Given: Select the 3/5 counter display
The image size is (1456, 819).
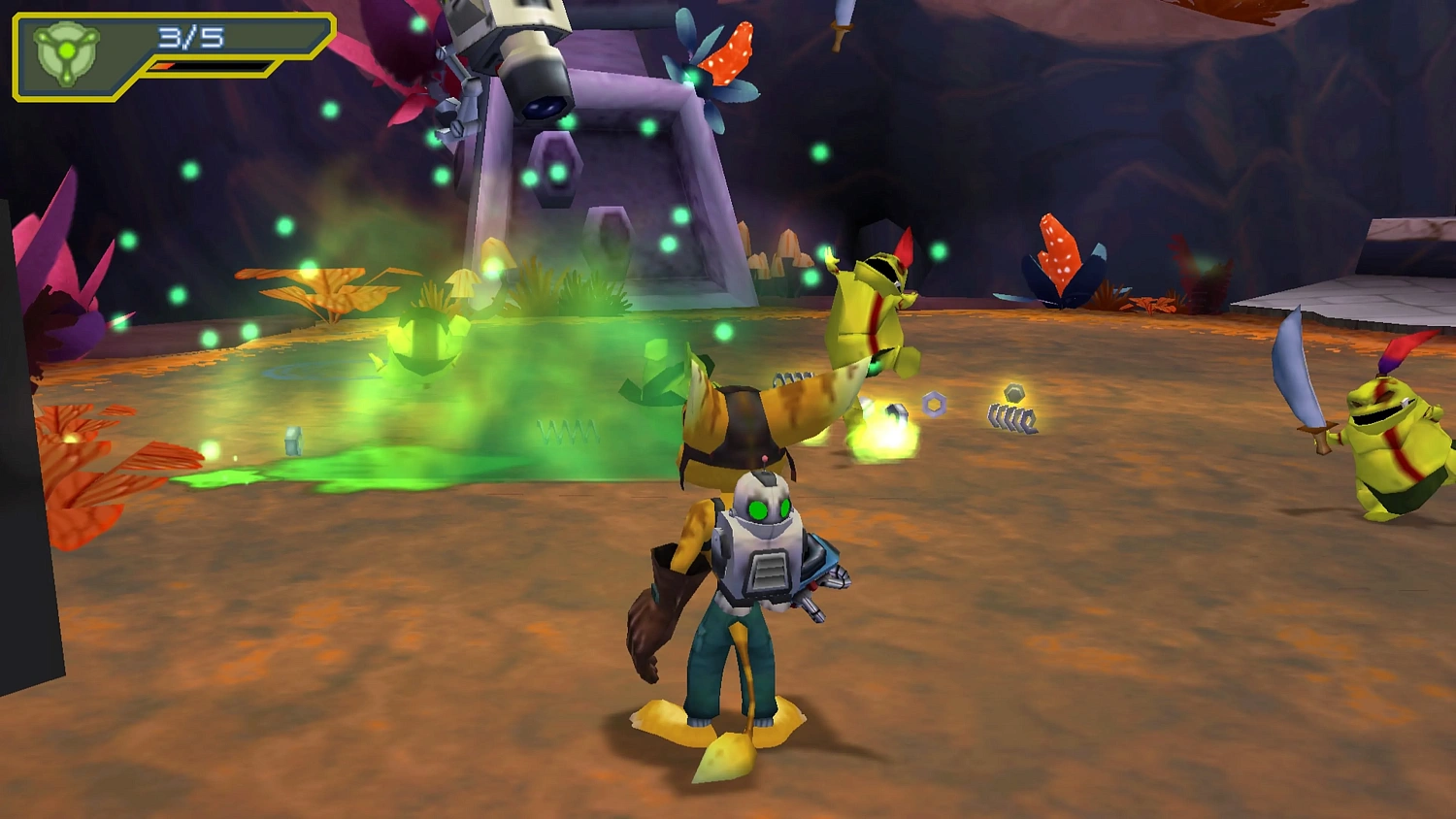Looking at the screenshot, I should click(188, 39).
